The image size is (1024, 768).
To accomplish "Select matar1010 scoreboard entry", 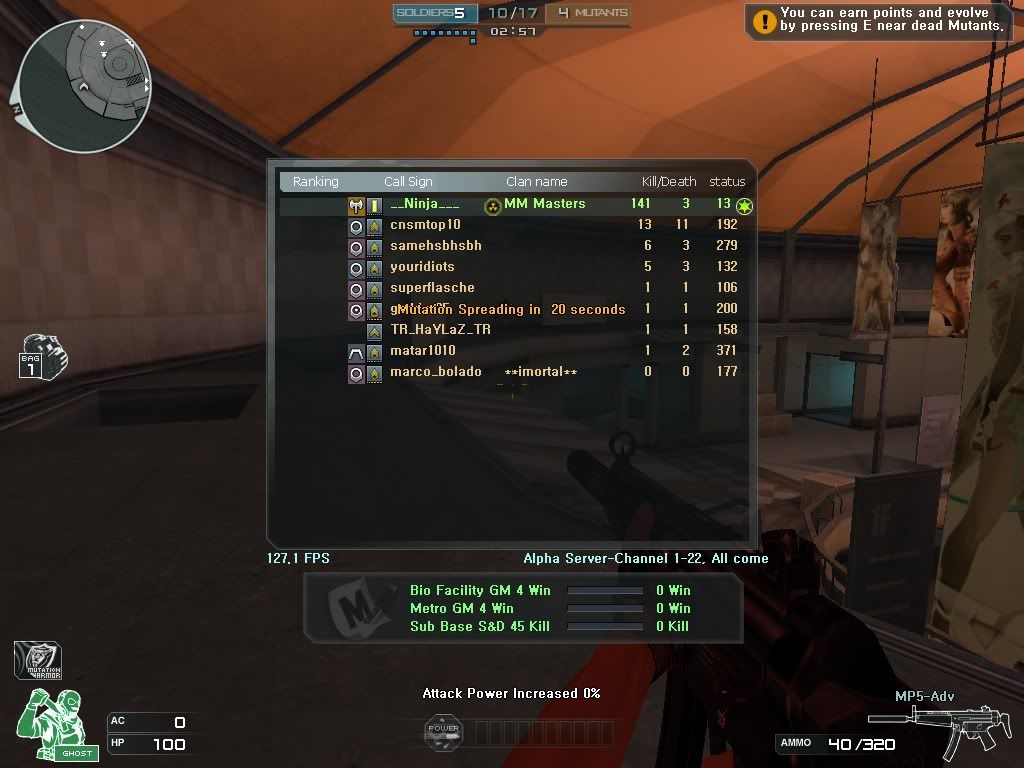I will (x=422, y=351).
